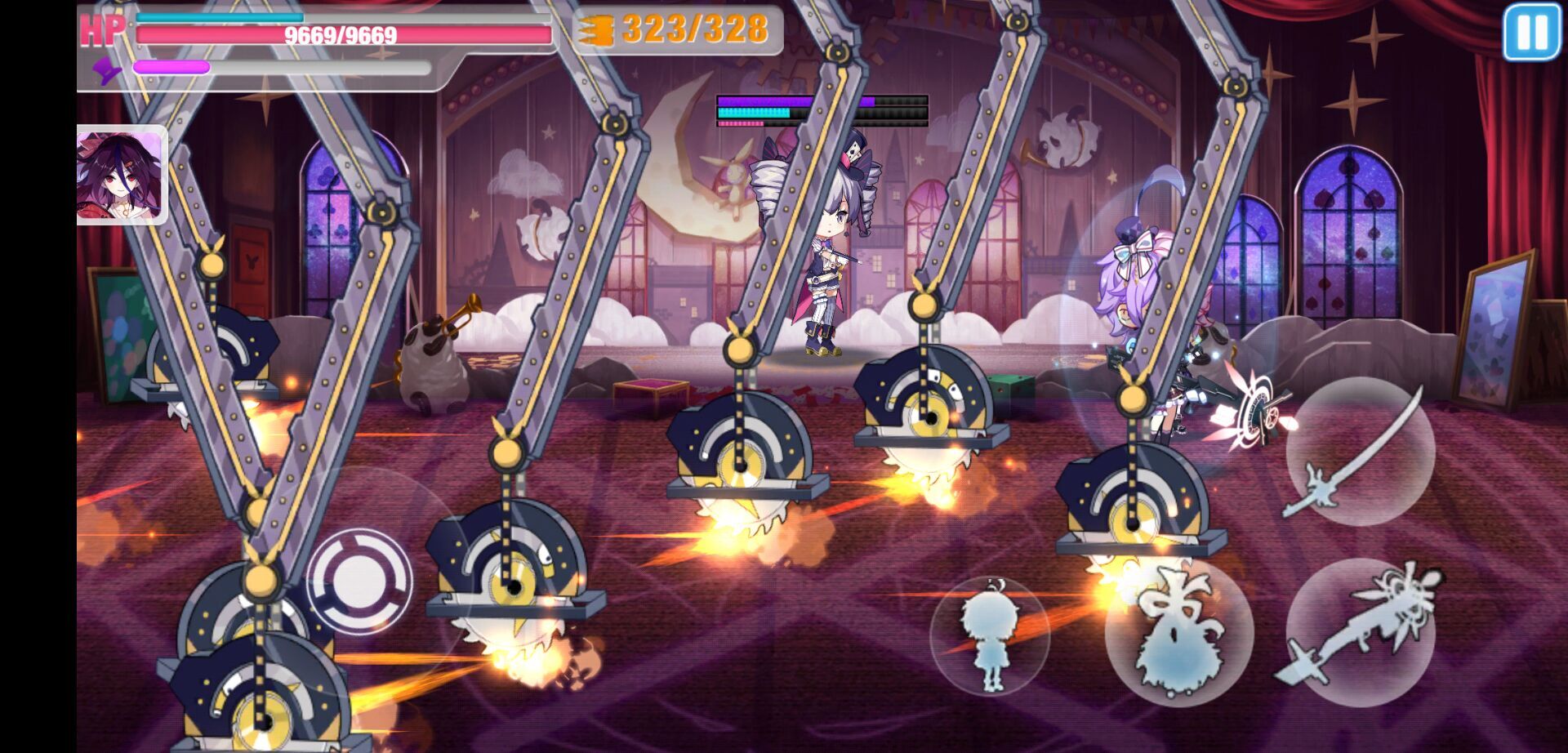The width and height of the screenshot is (1568, 753).
Task: Pause the game with the blue button
Action: coord(1531,32)
